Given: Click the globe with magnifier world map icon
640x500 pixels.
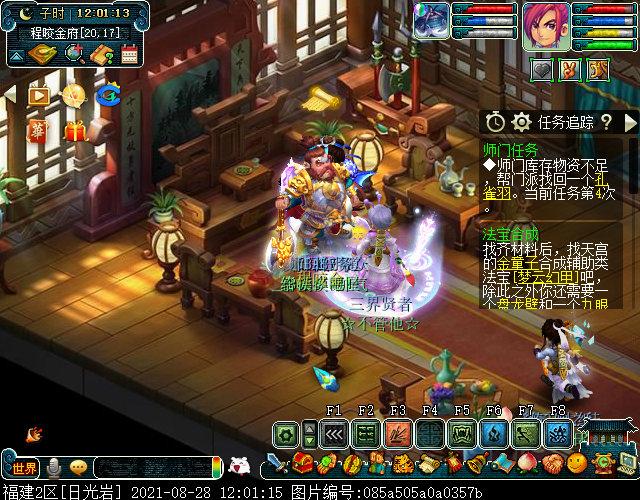Looking at the screenshot, I should pos(73,54).
